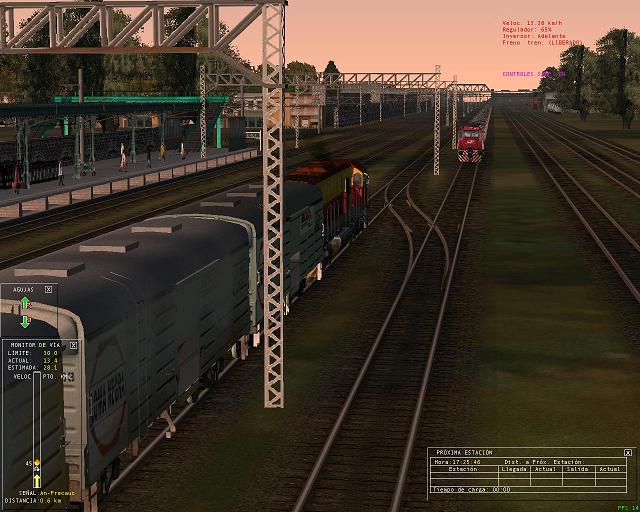Click the green down arrow in Aguas
This screenshot has height=512, width=640.
point(26,321)
